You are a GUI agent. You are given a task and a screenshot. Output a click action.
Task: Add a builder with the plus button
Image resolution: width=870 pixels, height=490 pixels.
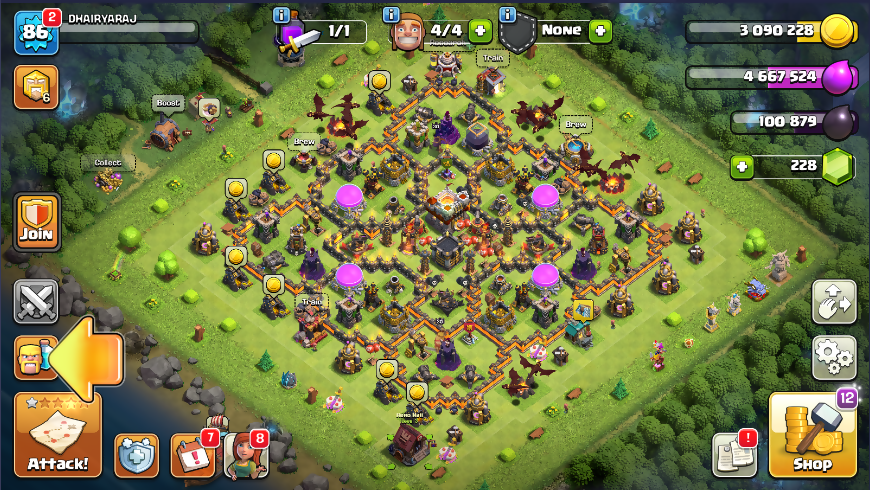click(480, 31)
